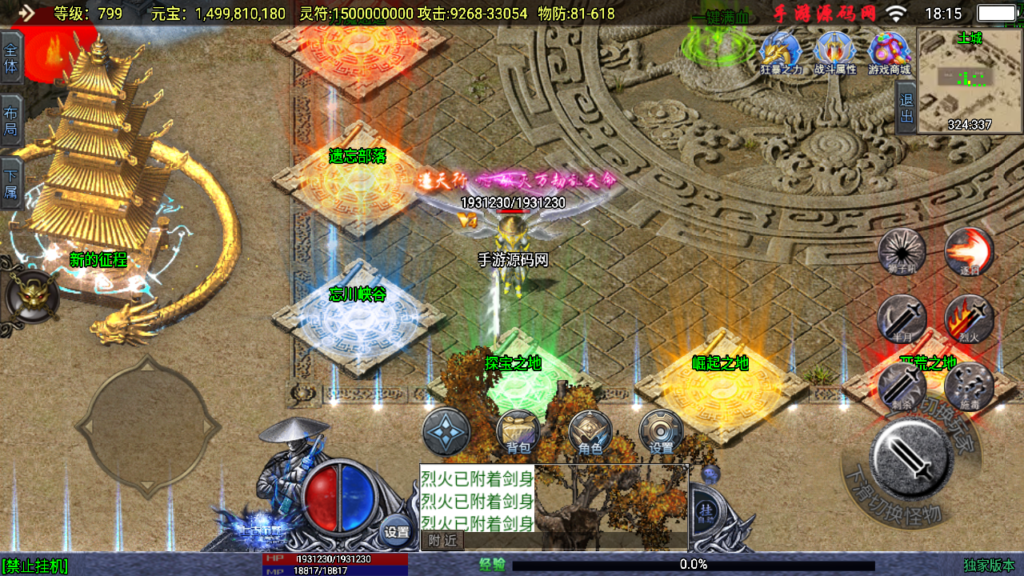Click the 狂暴之力 dragon icon
Screen dimensions: 1024x576
(779, 52)
